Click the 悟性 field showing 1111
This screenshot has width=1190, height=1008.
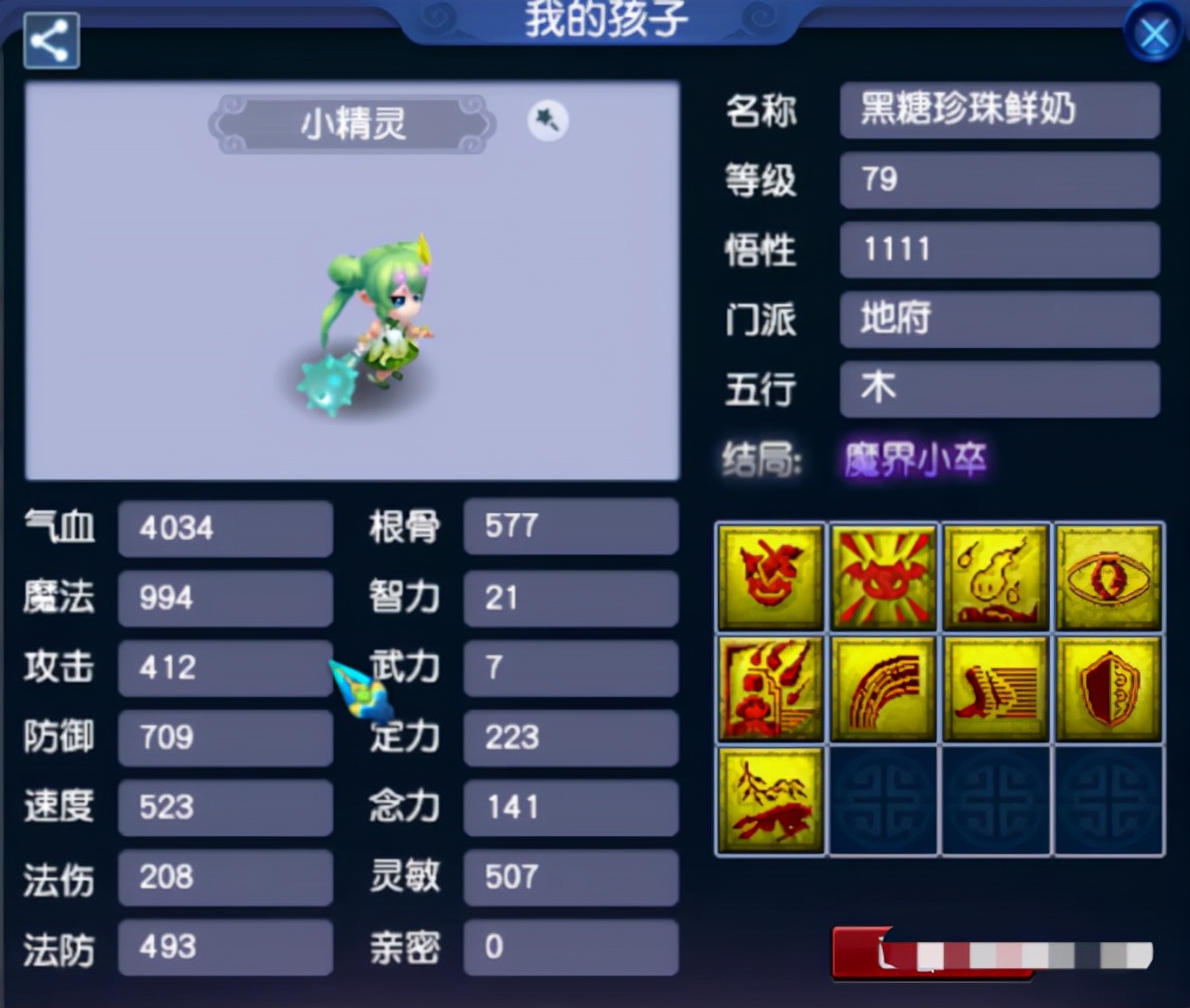coord(1000,250)
